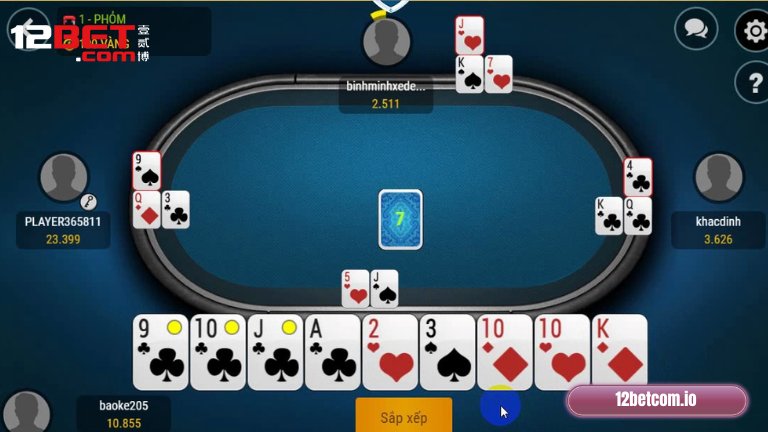Screen dimensions: 768x432
Task: Click the Sắp xếp sort button
Action: (x=403, y=415)
